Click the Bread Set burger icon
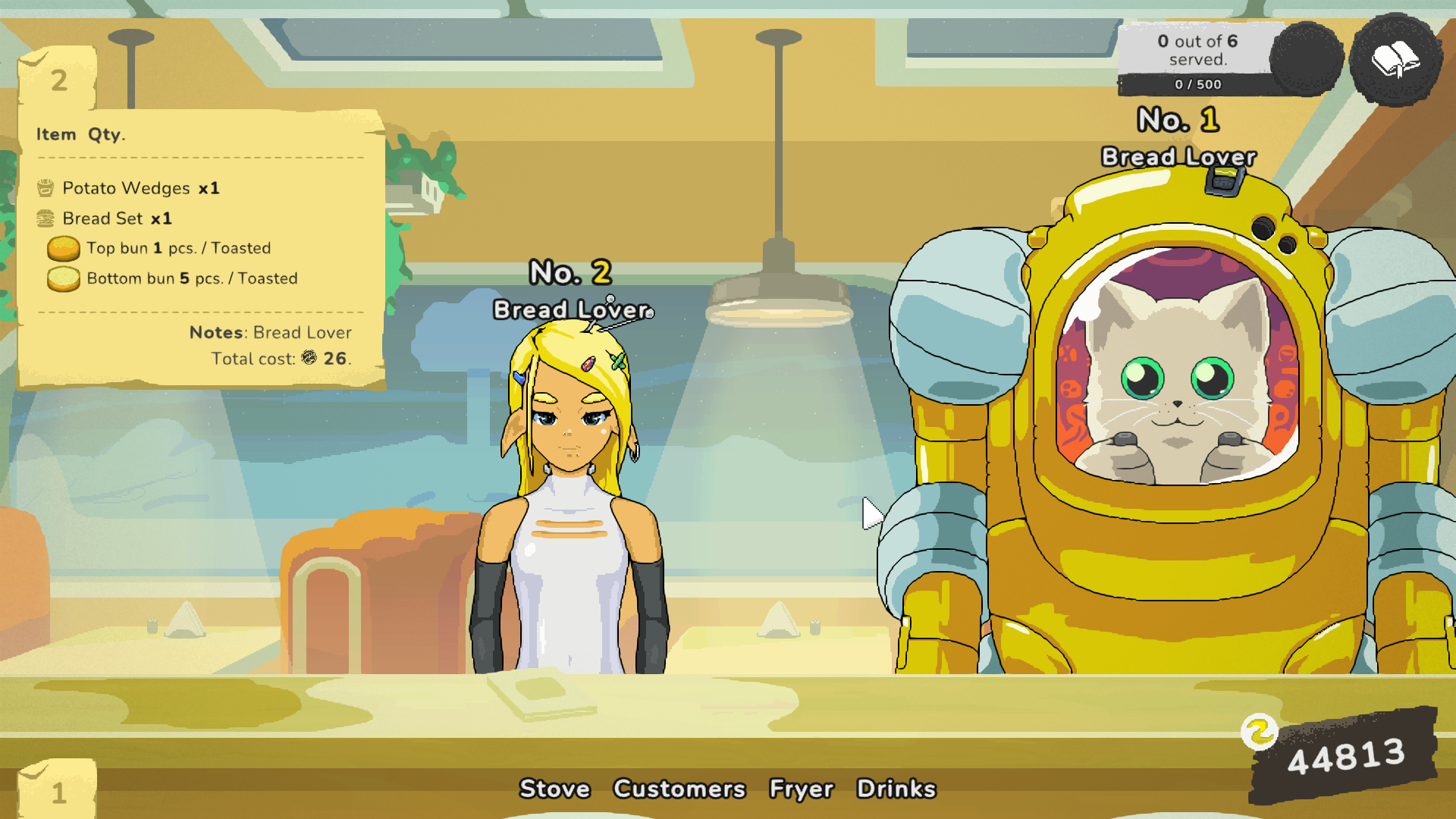1456x819 pixels. (45, 218)
